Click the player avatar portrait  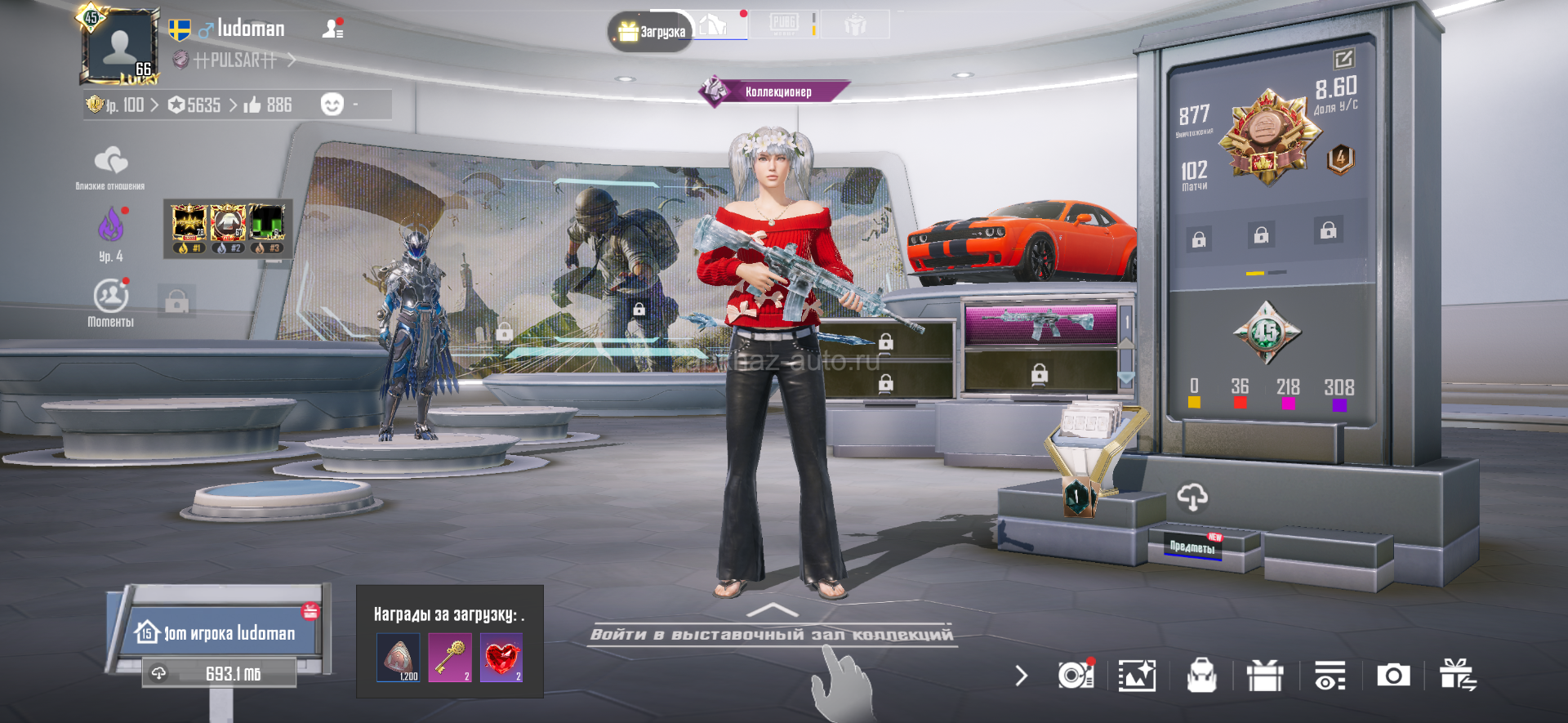[x=120, y=47]
